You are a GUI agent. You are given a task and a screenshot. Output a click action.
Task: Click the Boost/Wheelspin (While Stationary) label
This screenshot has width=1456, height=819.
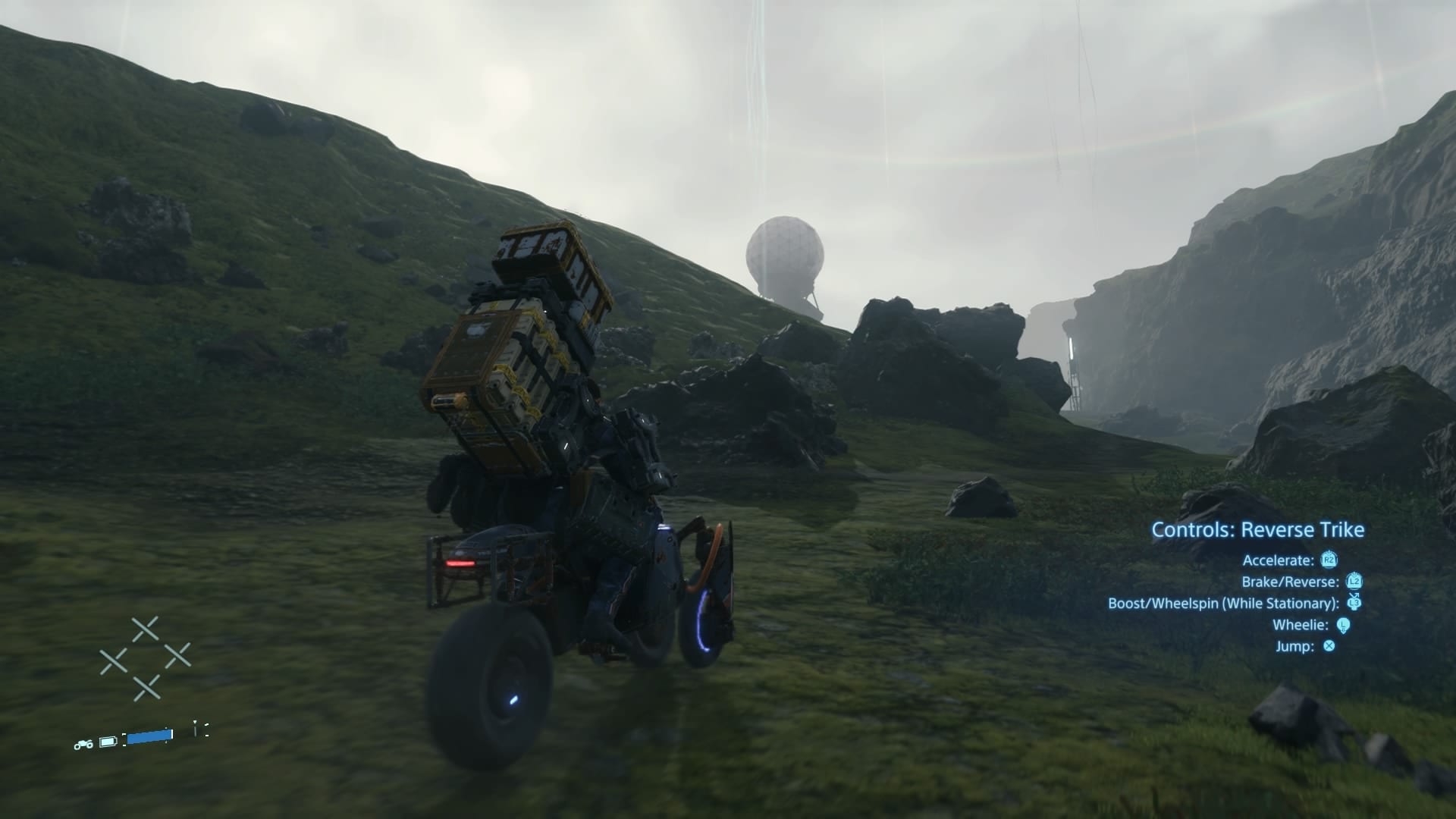tap(1224, 603)
